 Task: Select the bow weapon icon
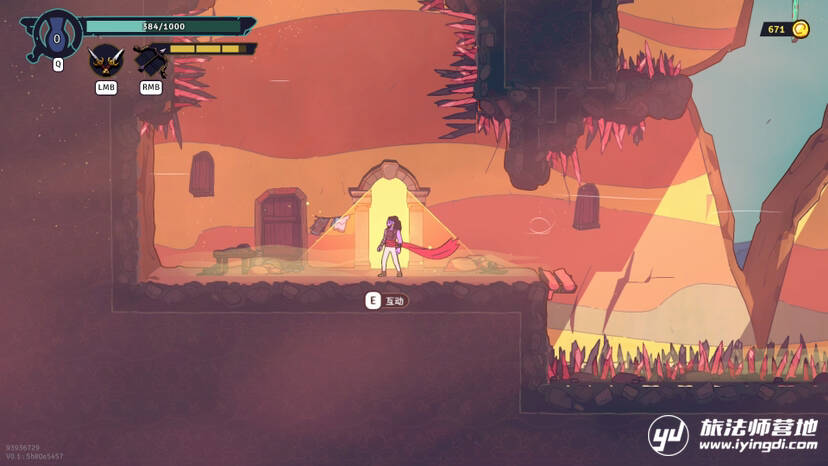coord(150,62)
